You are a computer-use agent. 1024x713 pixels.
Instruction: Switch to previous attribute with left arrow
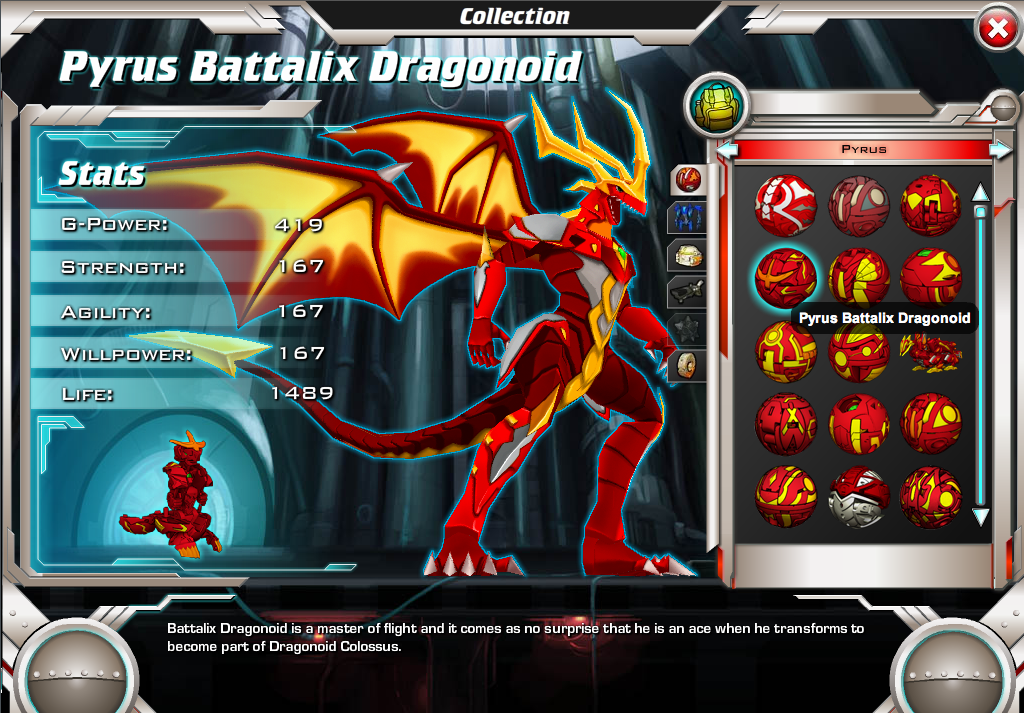click(x=727, y=150)
